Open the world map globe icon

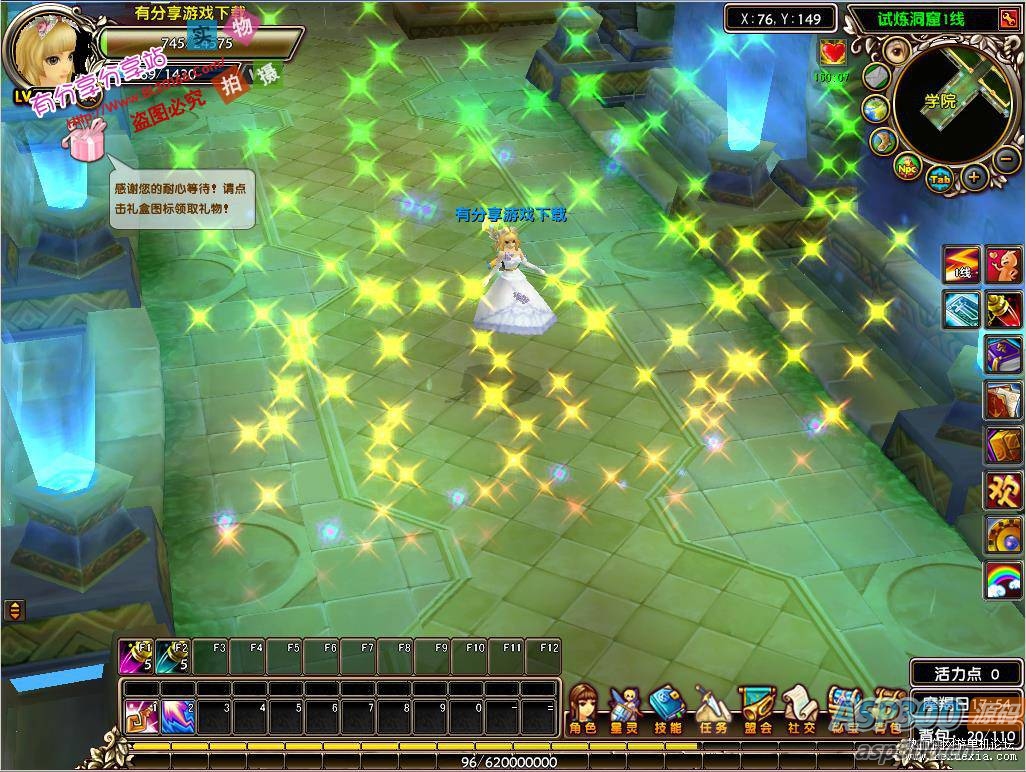pyautogui.click(x=877, y=109)
